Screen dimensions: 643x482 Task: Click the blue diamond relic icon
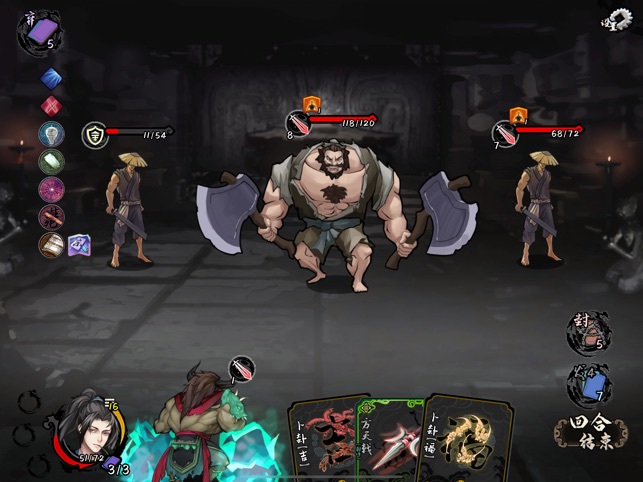(51, 78)
